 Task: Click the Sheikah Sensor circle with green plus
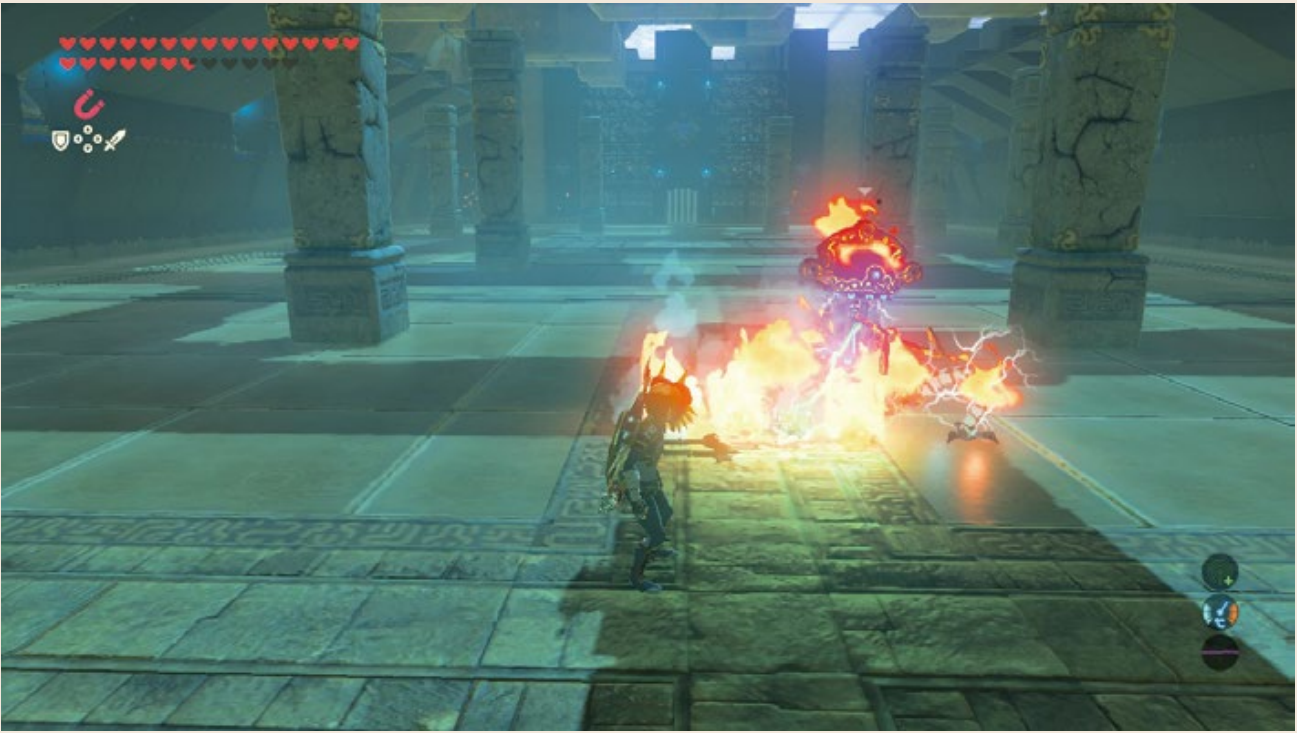pyautogui.click(x=1220, y=572)
